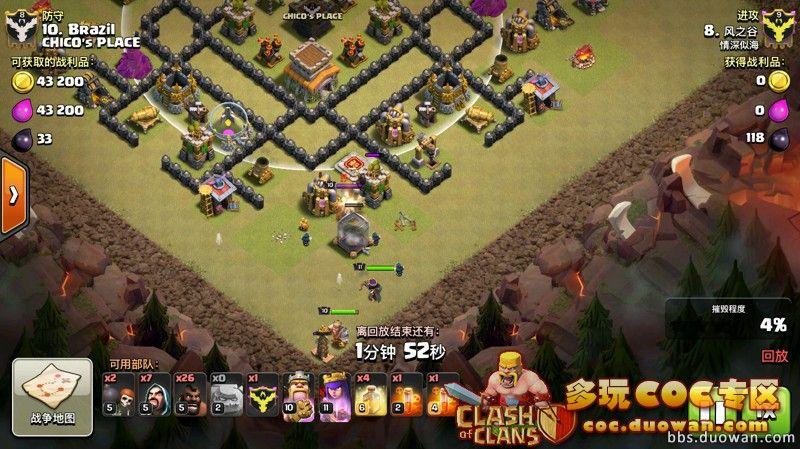
Task: Select the Clan Castle reinforcements slot
Action: [x=262, y=394]
